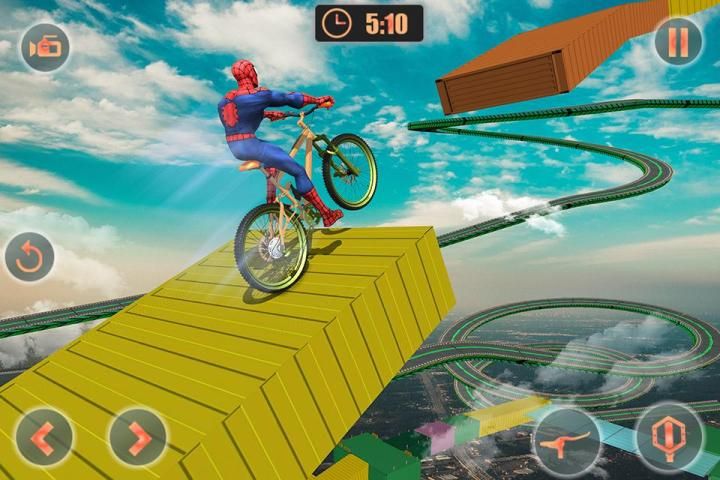Steer right with the right arrow button

coord(138,437)
